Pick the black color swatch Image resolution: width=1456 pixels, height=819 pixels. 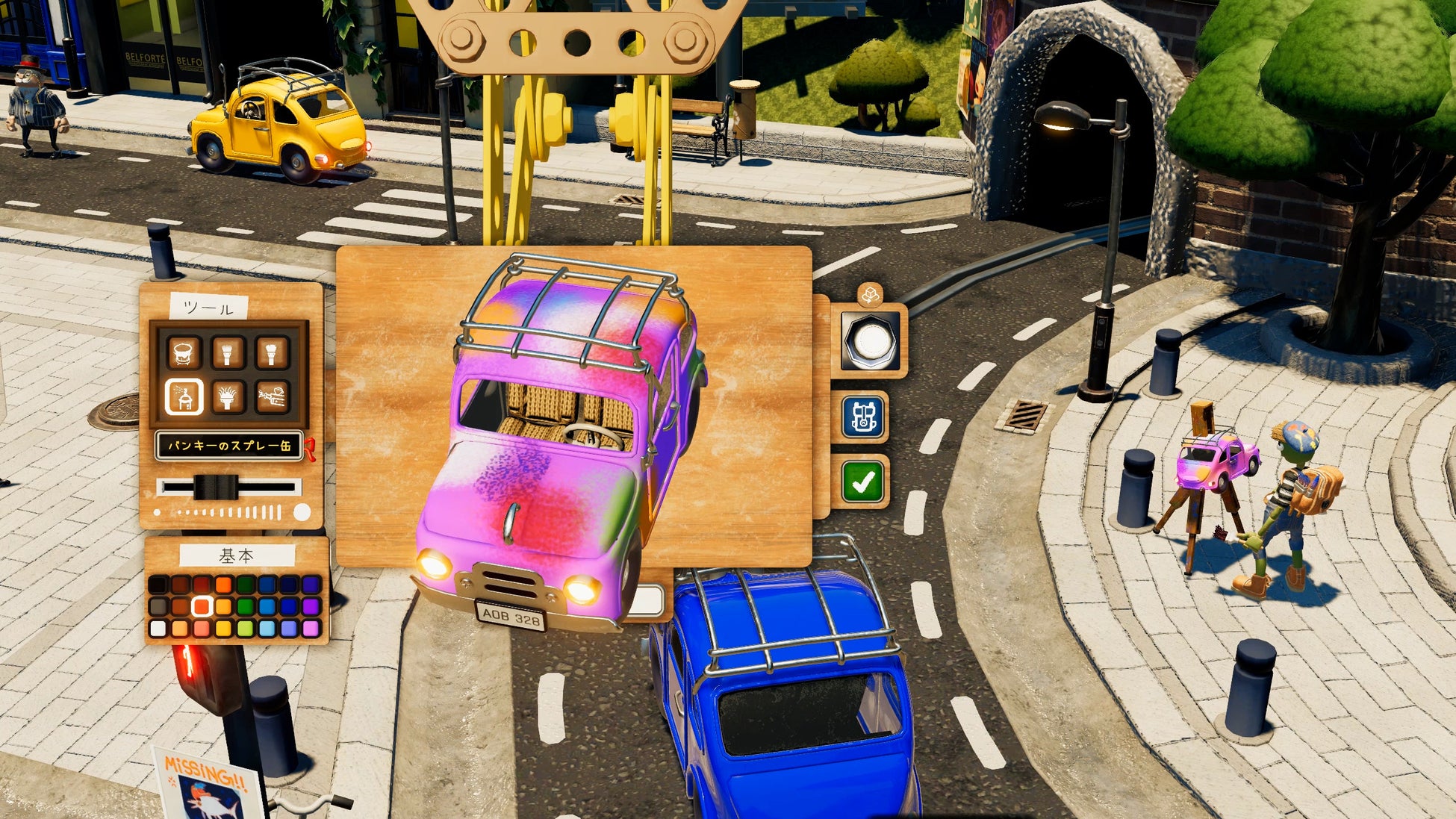tap(158, 584)
